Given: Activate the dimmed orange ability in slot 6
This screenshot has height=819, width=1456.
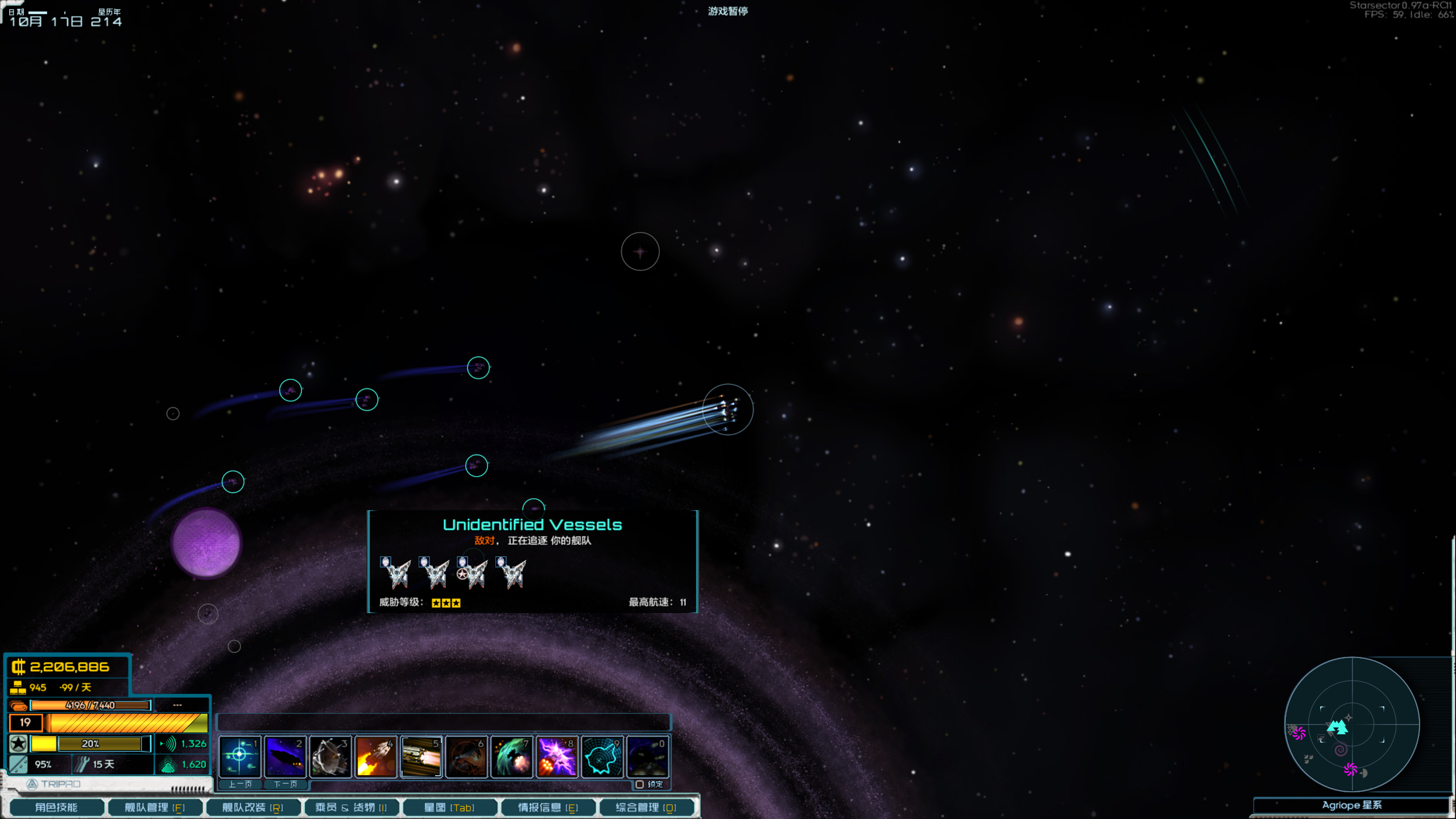Looking at the screenshot, I should click(466, 756).
